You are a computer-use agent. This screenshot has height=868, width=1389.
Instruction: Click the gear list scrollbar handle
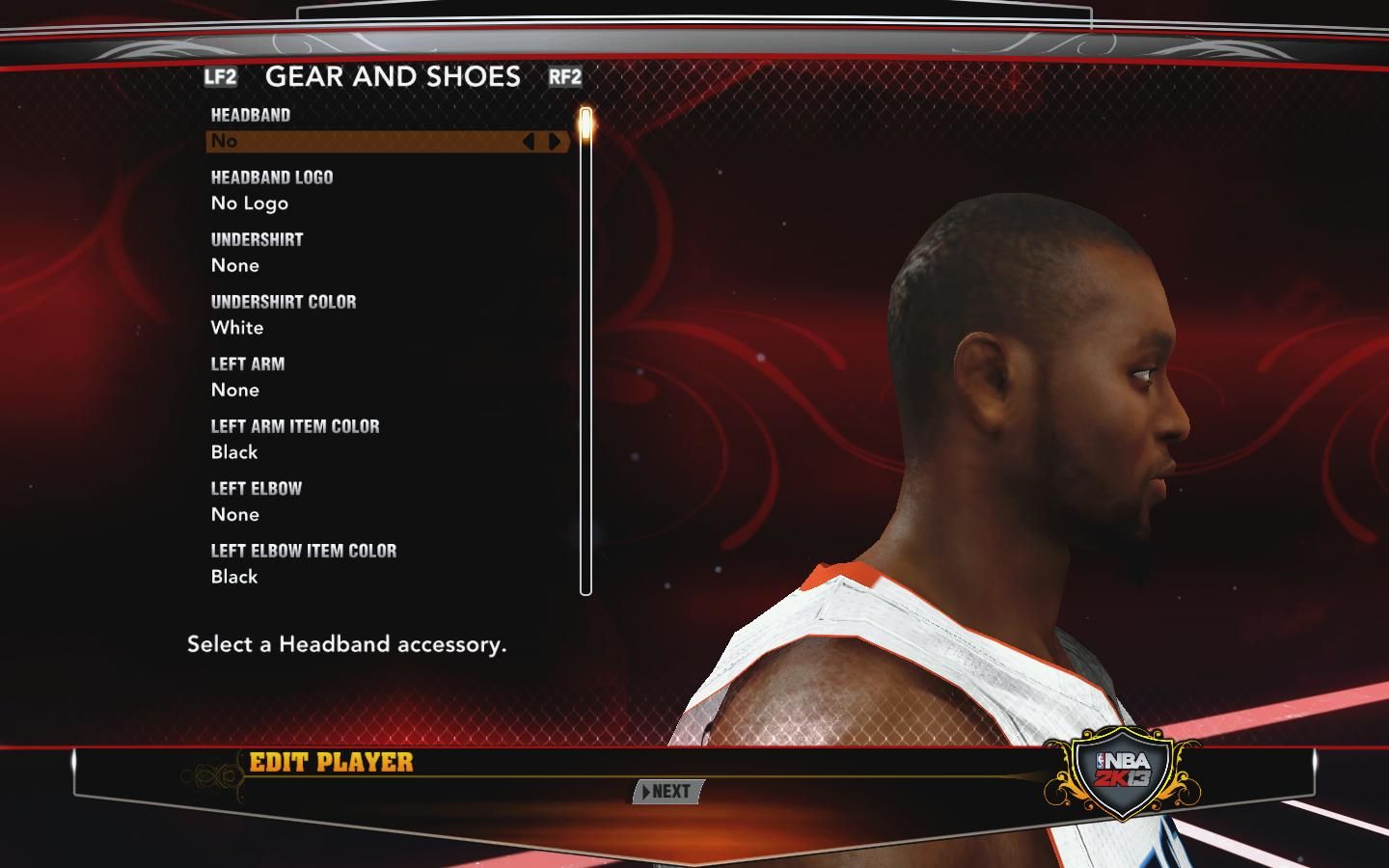click(586, 126)
